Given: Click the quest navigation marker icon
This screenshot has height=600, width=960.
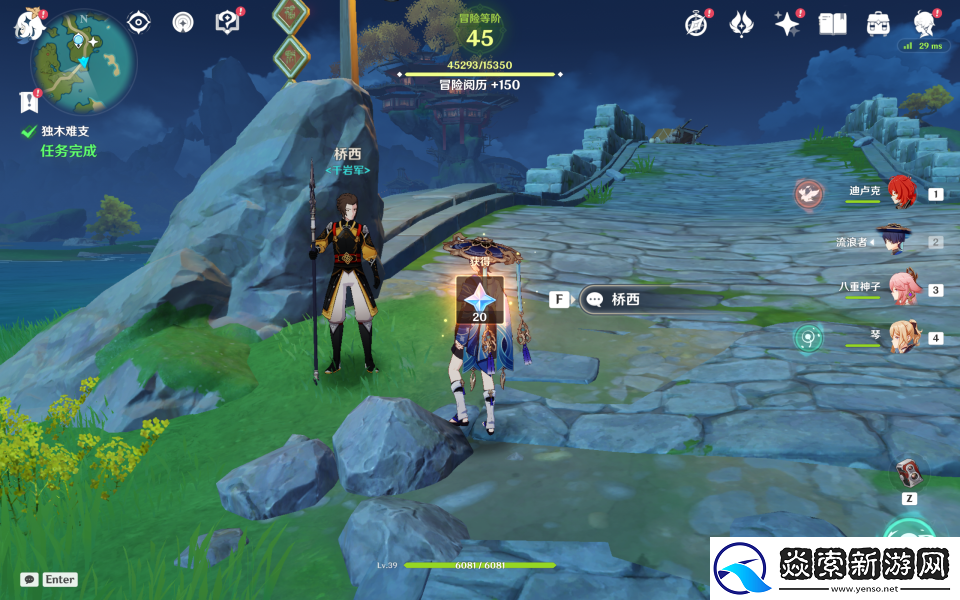Looking at the screenshot, I should [x=138, y=22].
